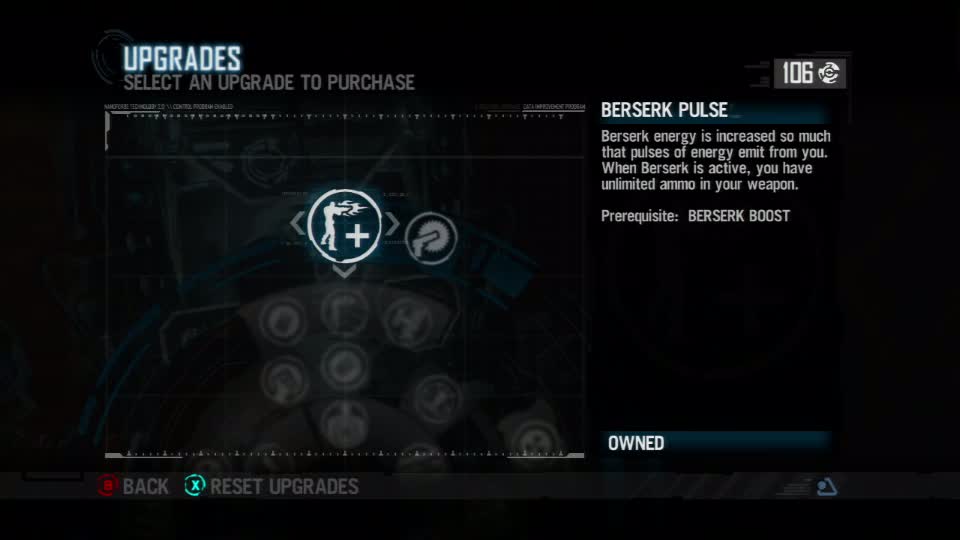This screenshot has width=960, height=540.
Task: Choose RESET UPGRADES
Action: pyautogui.click(x=284, y=487)
